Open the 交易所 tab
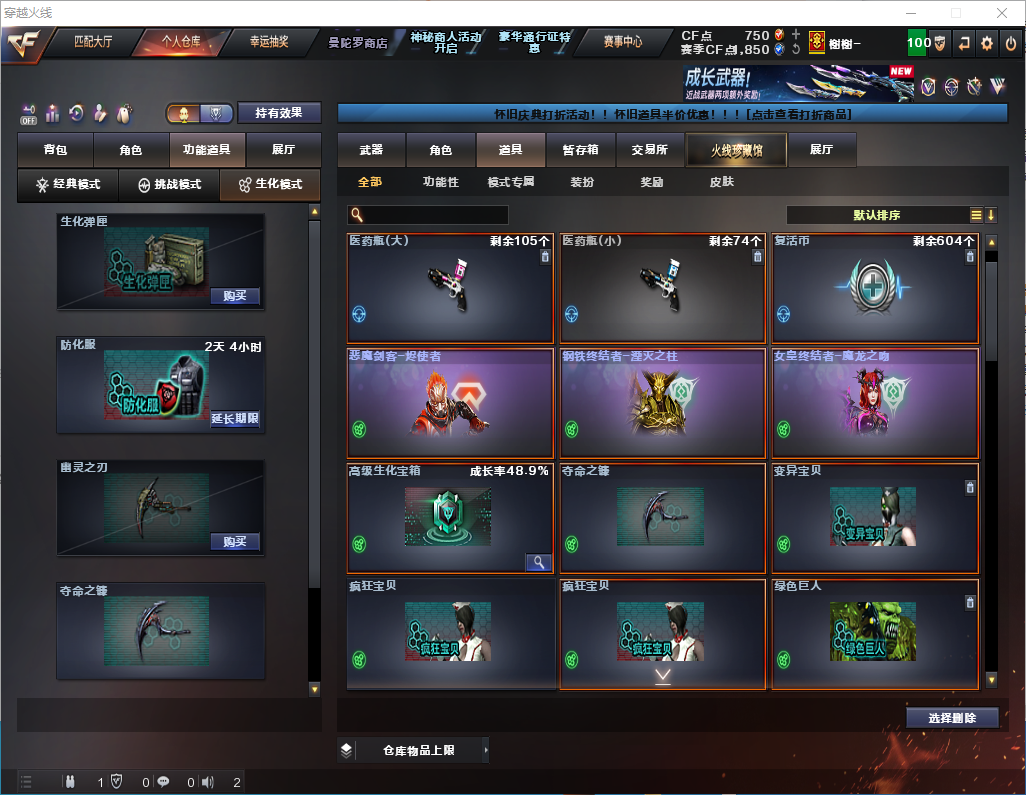 tap(649, 150)
